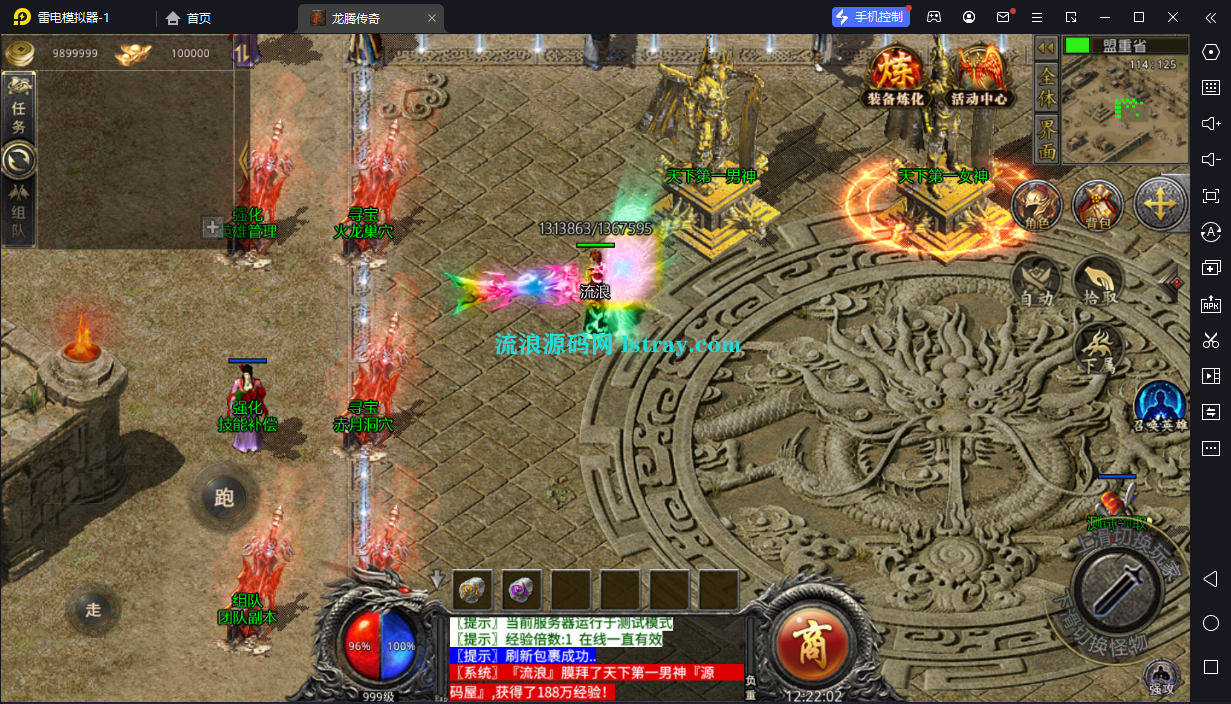Switch to 走 walk mode
Viewport: 1231px width, 704px height.
click(93, 609)
